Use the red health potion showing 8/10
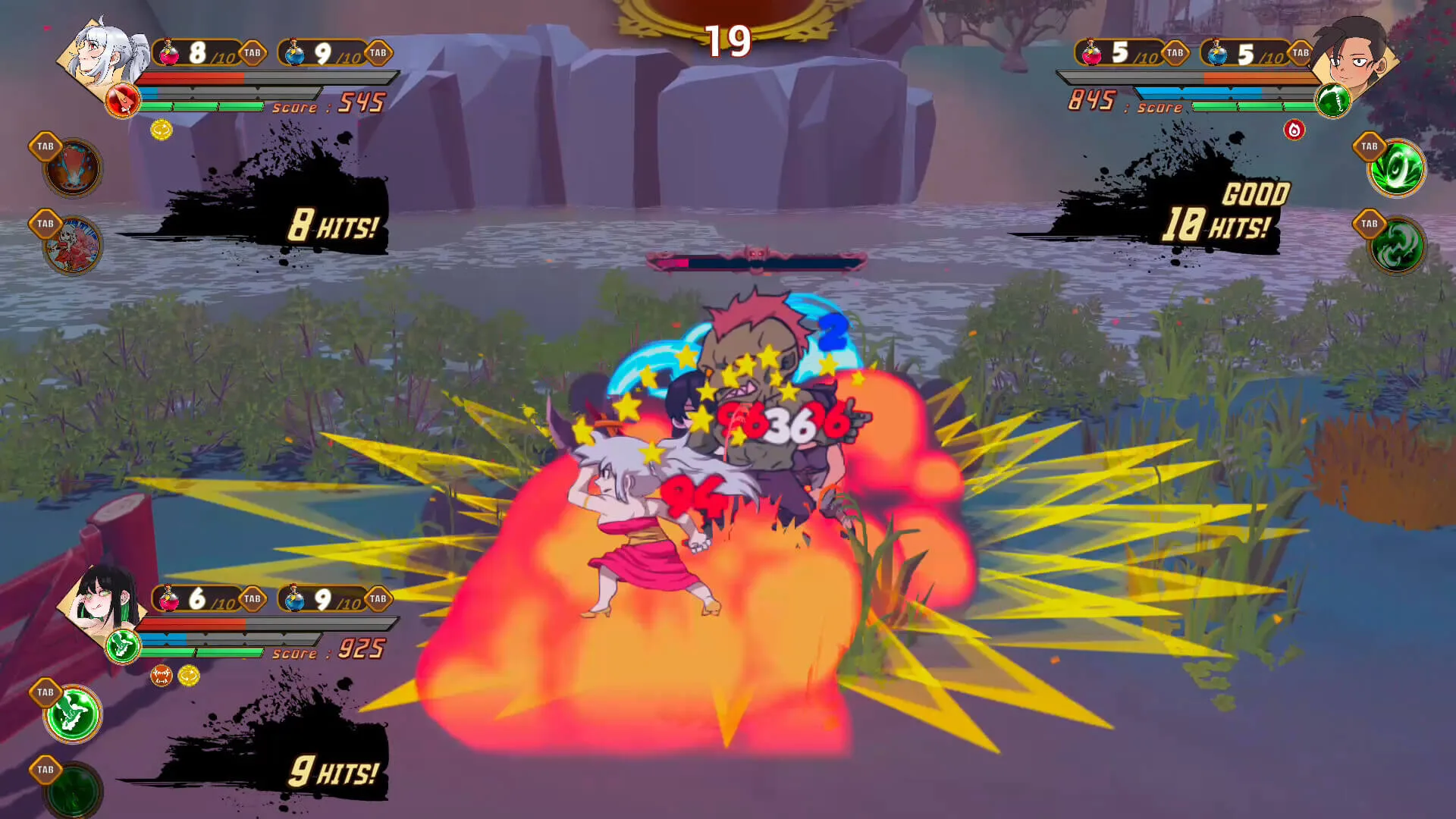Image resolution: width=1456 pixels, height=819 pixels. point(169,53)
